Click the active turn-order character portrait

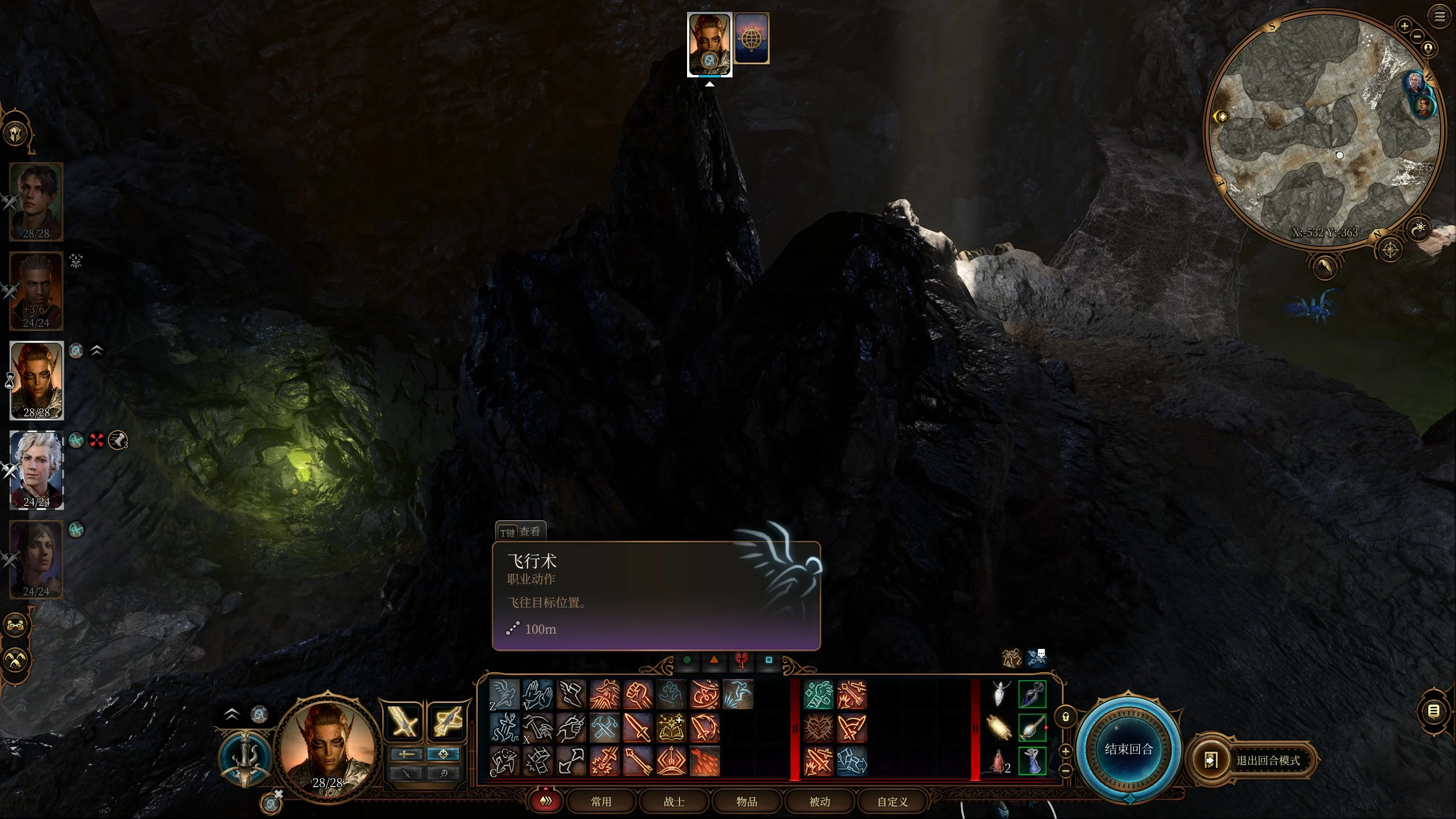709,44
